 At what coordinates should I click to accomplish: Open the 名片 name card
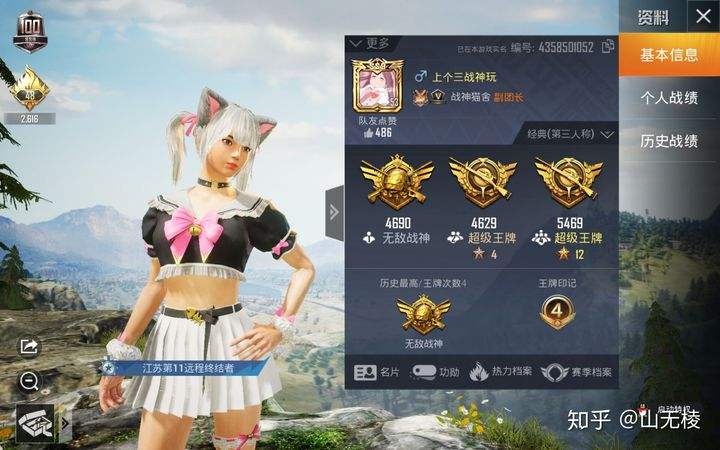pyautogui.click(x=380, y=372)
